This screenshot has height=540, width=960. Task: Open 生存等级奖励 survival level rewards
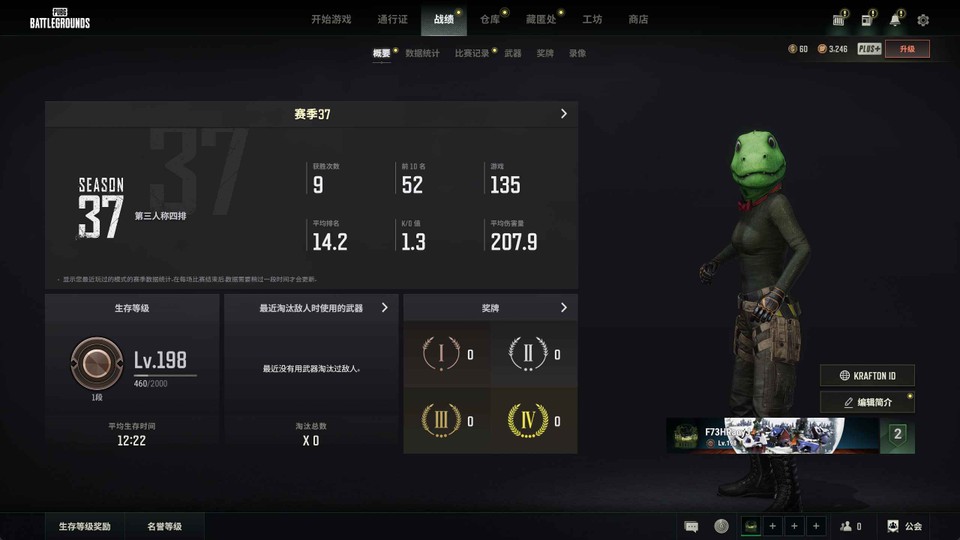(x=85, y=526)
